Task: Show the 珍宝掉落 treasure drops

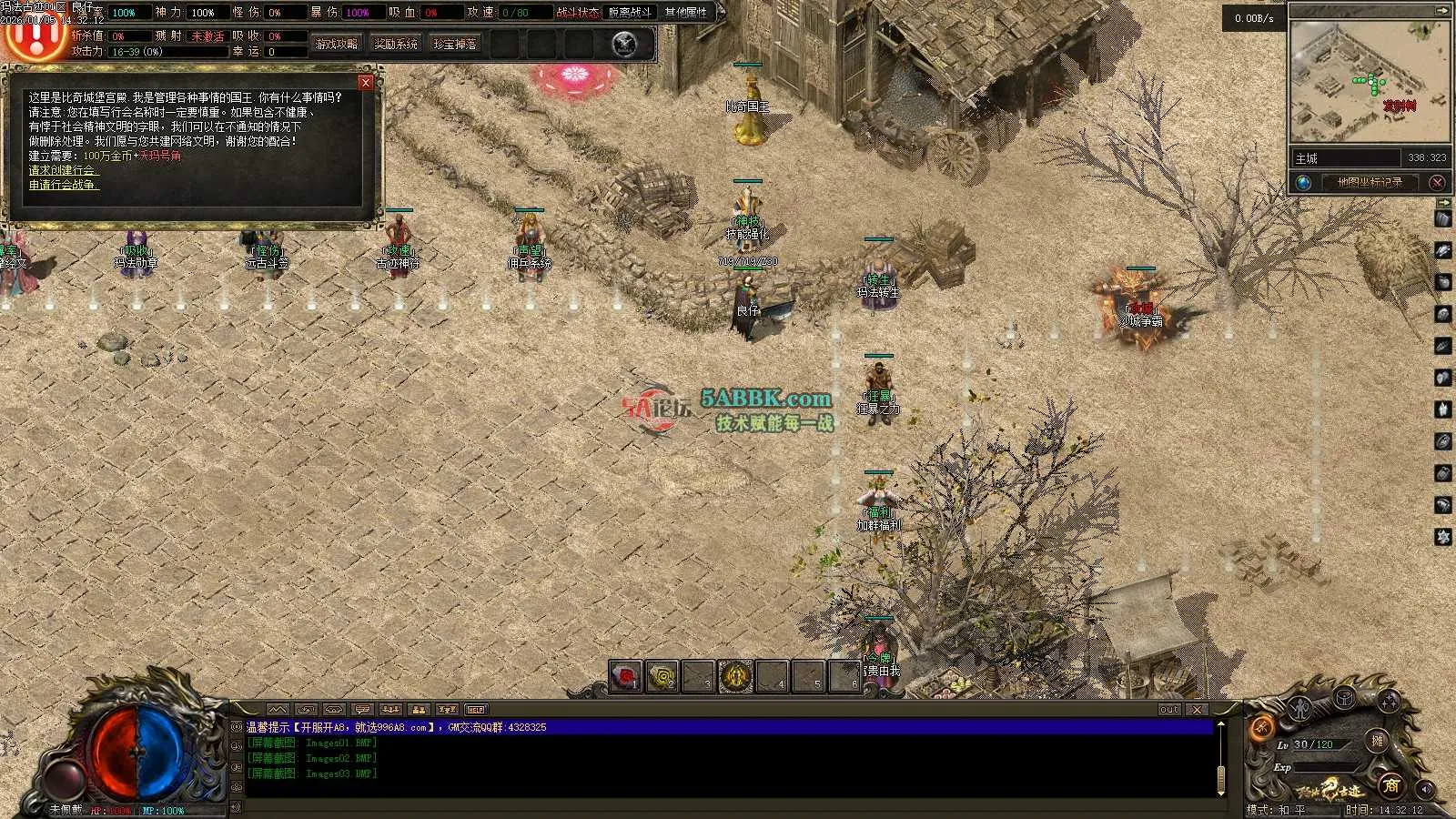Action: 455,44
